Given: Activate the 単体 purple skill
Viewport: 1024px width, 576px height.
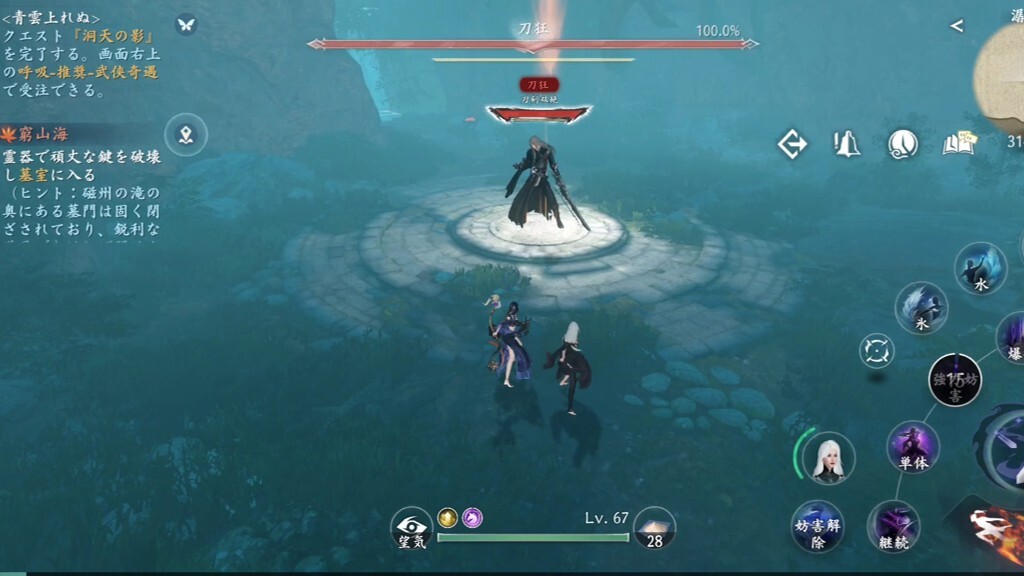Looking at the screenshot, I should pyautogui.click(x=913, y=446).
